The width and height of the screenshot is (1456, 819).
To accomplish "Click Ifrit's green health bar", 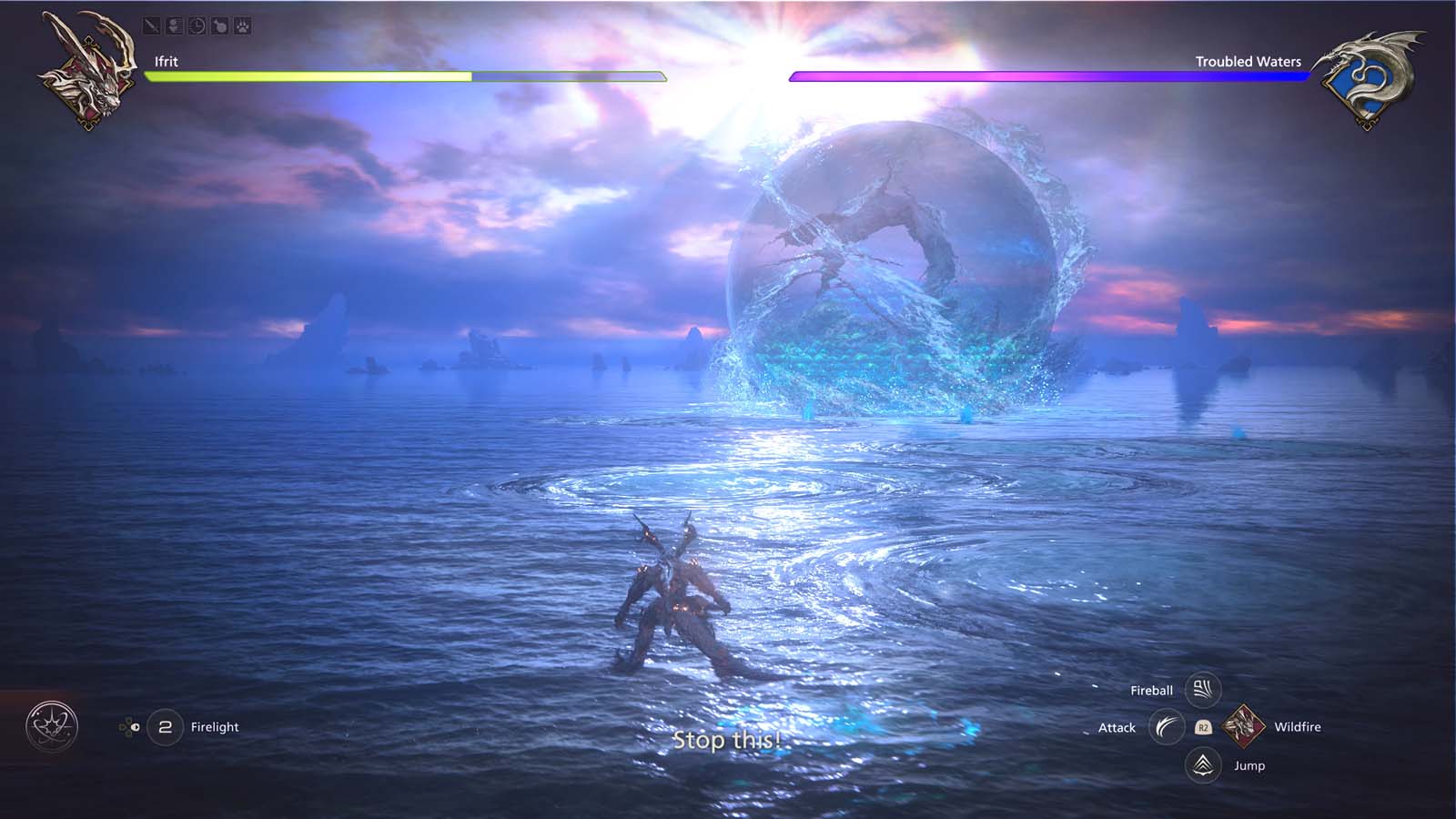I will [x=309, y=76].
